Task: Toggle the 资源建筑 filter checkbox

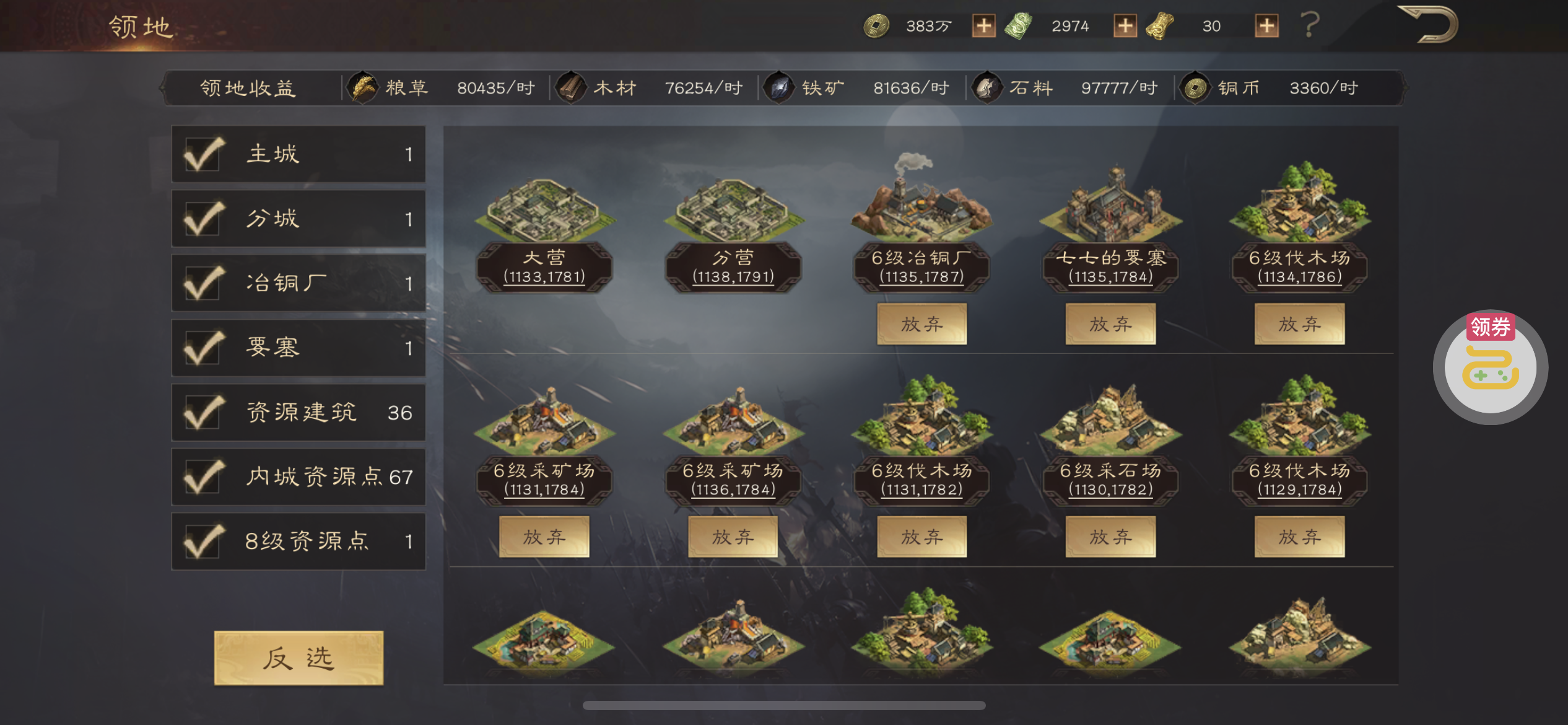Action: pos(203,412)
